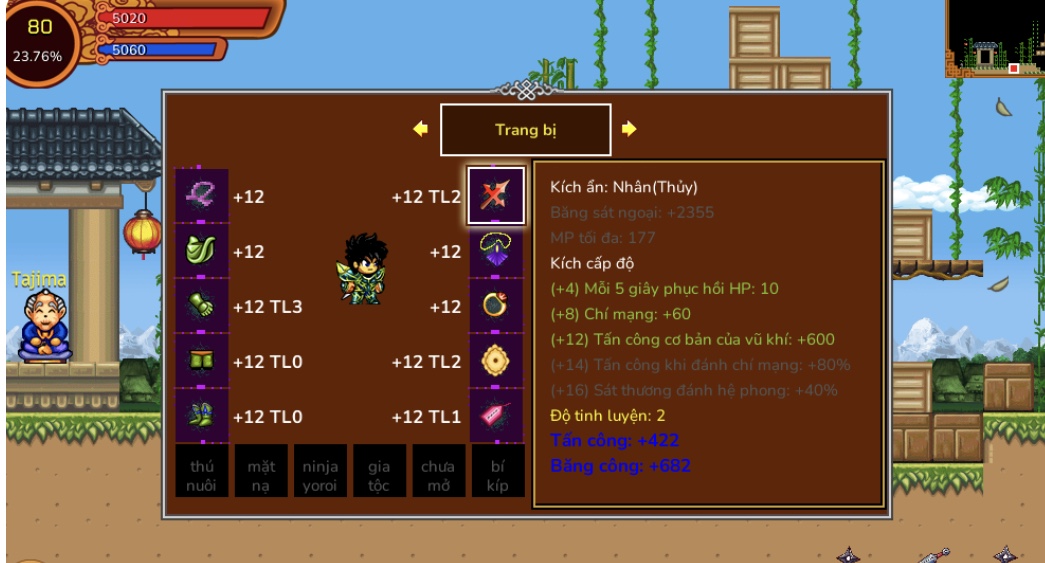This screenshot has height=563, width=1045.
Task: Select the green pants equipment slot
Action: [x=202, y=361]
